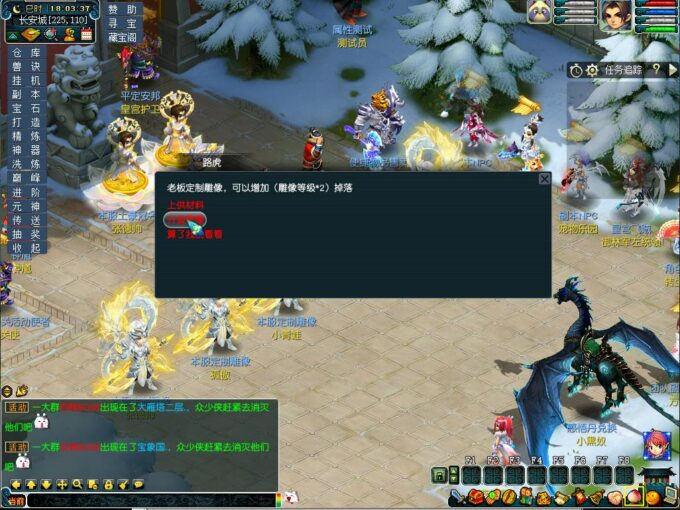This screenshot has height=510, width=680.
Task: Open the 抽奖 lottery menu
Action: 26,234
